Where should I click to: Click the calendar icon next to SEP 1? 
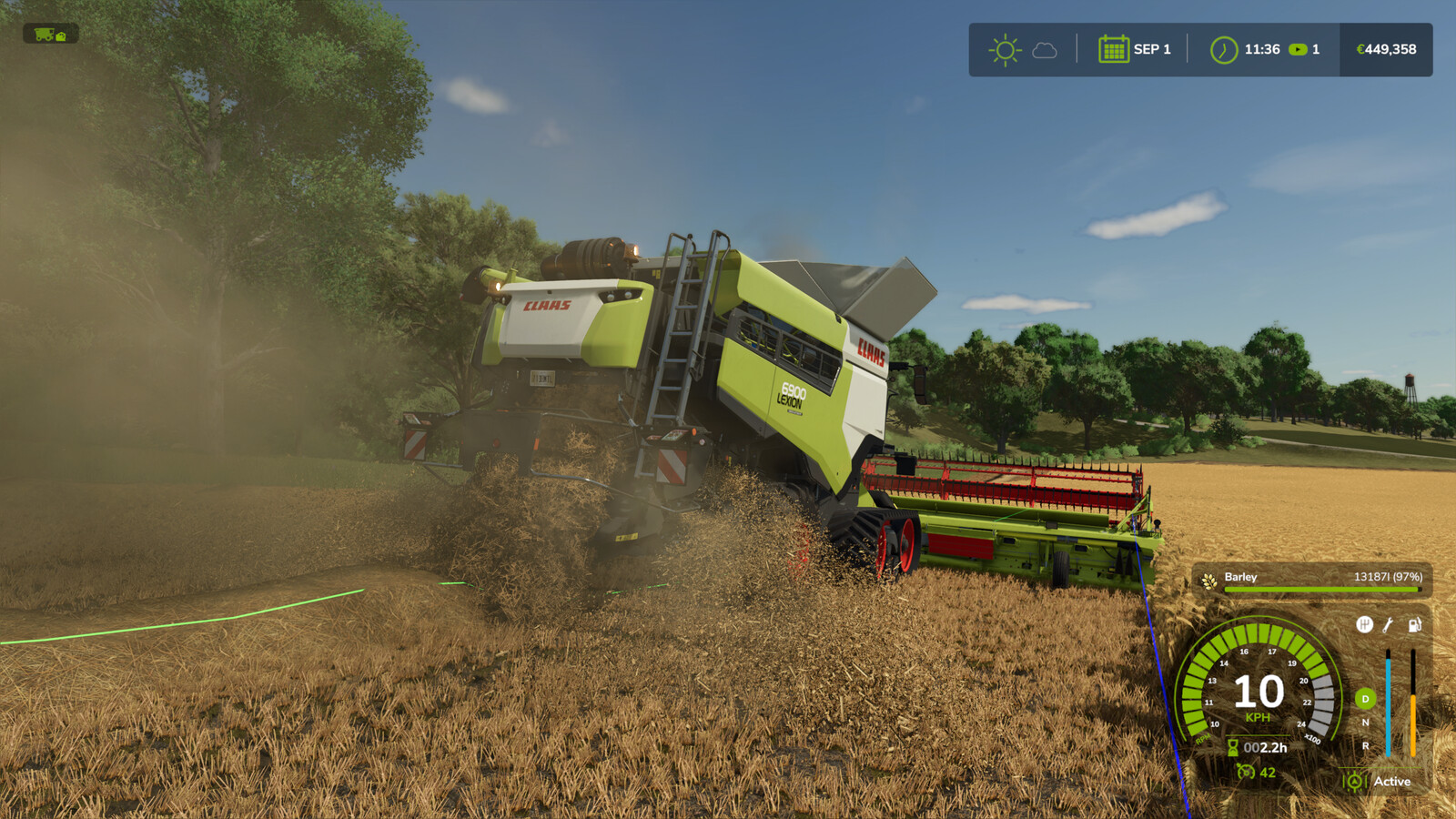coord(1114,48)
